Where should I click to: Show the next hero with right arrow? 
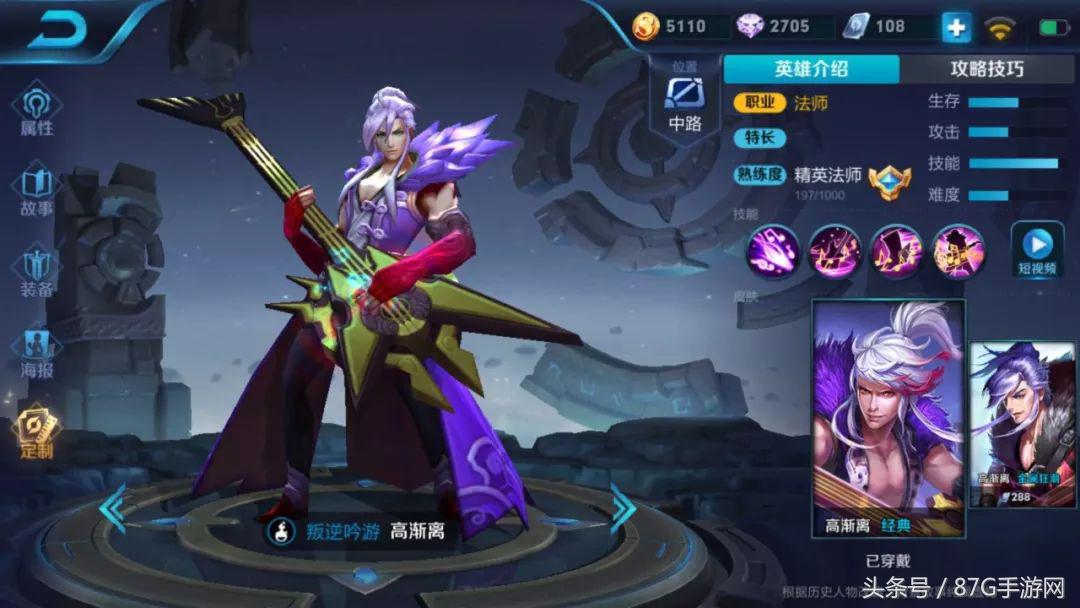click(622, 509)
